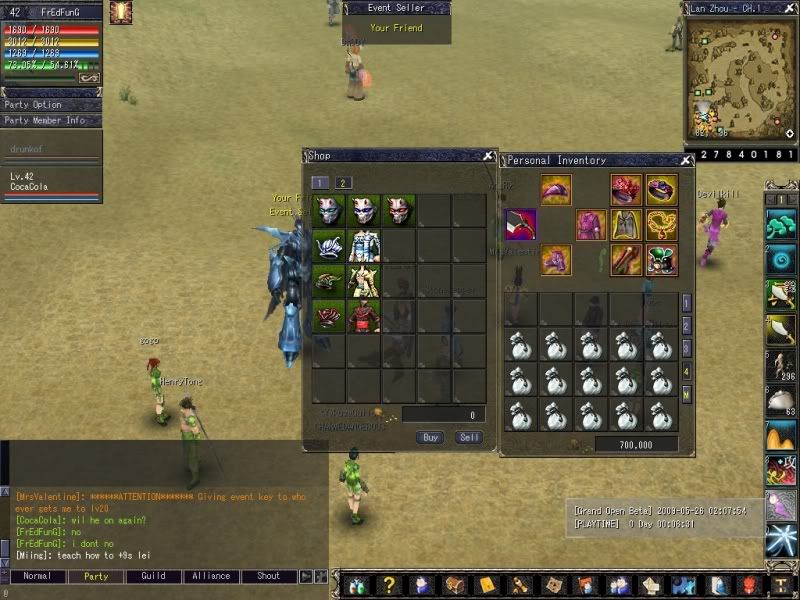
Task: Open the treasure chest menu icon
Action: (455, 586)
